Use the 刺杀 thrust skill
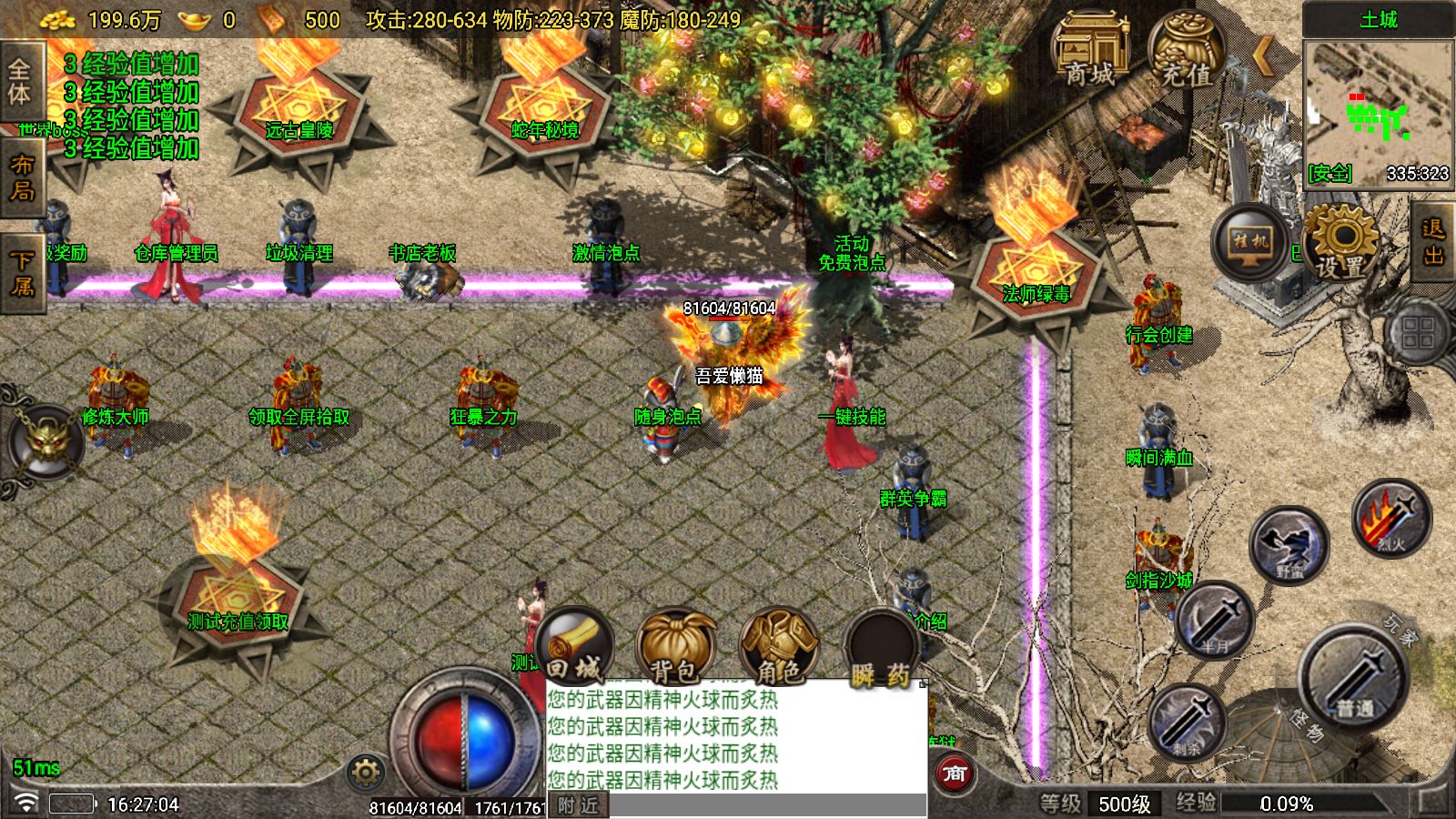 [1187, 722]
